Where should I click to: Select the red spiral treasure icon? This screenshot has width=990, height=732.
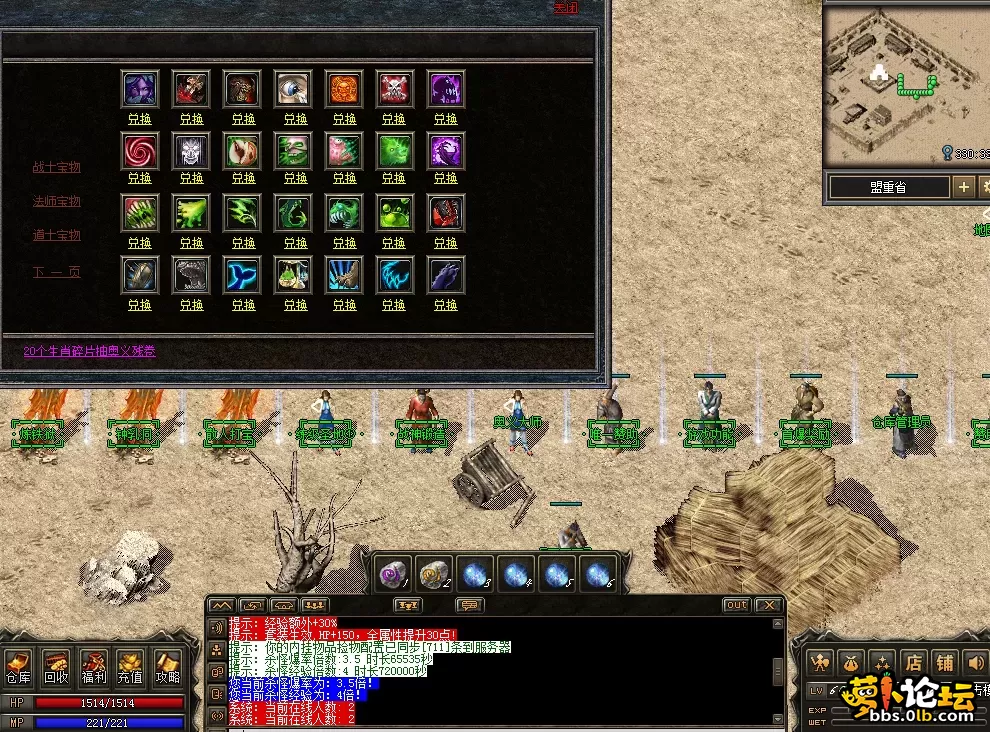point(140,151)
